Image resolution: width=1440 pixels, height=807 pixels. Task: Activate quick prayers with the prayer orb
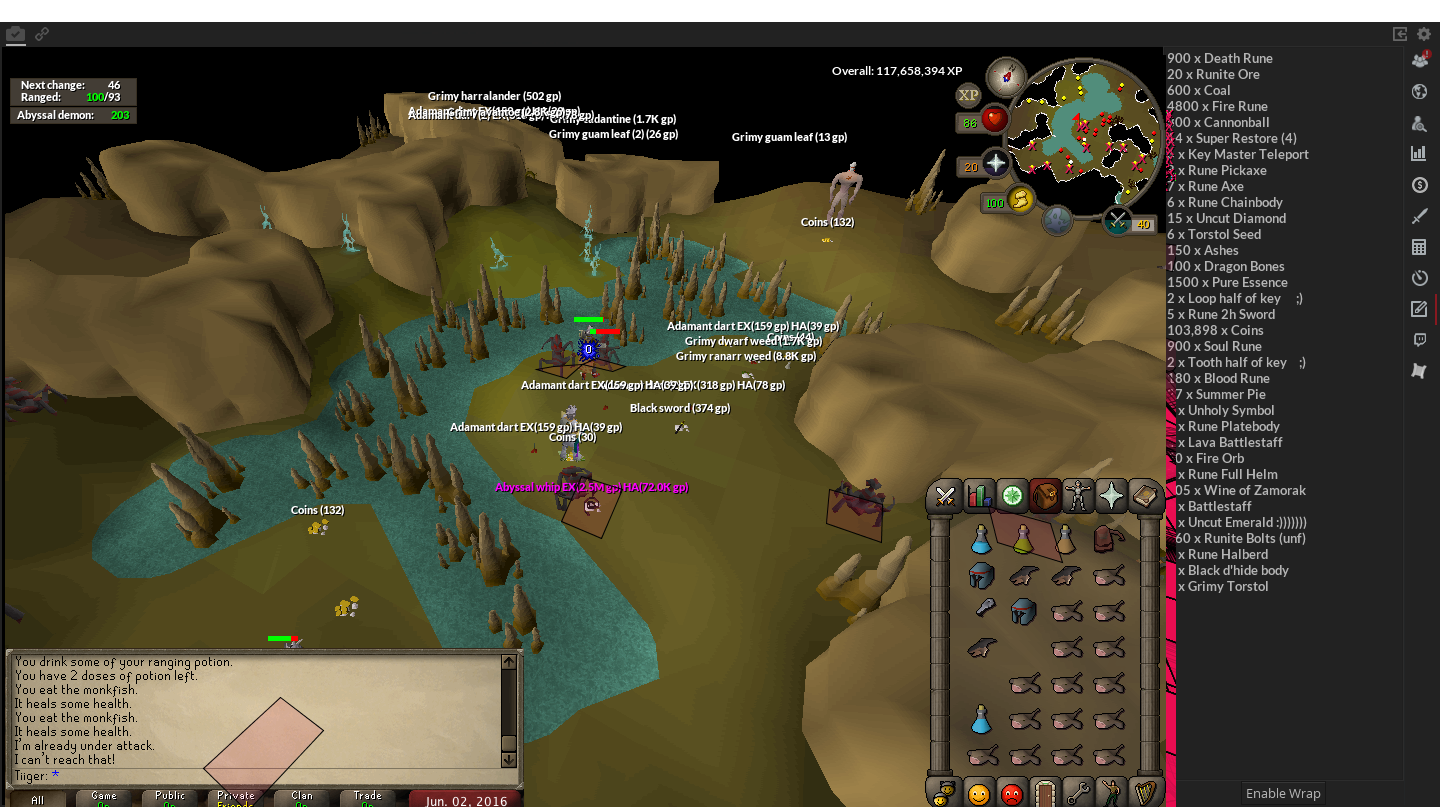point(996,164)
